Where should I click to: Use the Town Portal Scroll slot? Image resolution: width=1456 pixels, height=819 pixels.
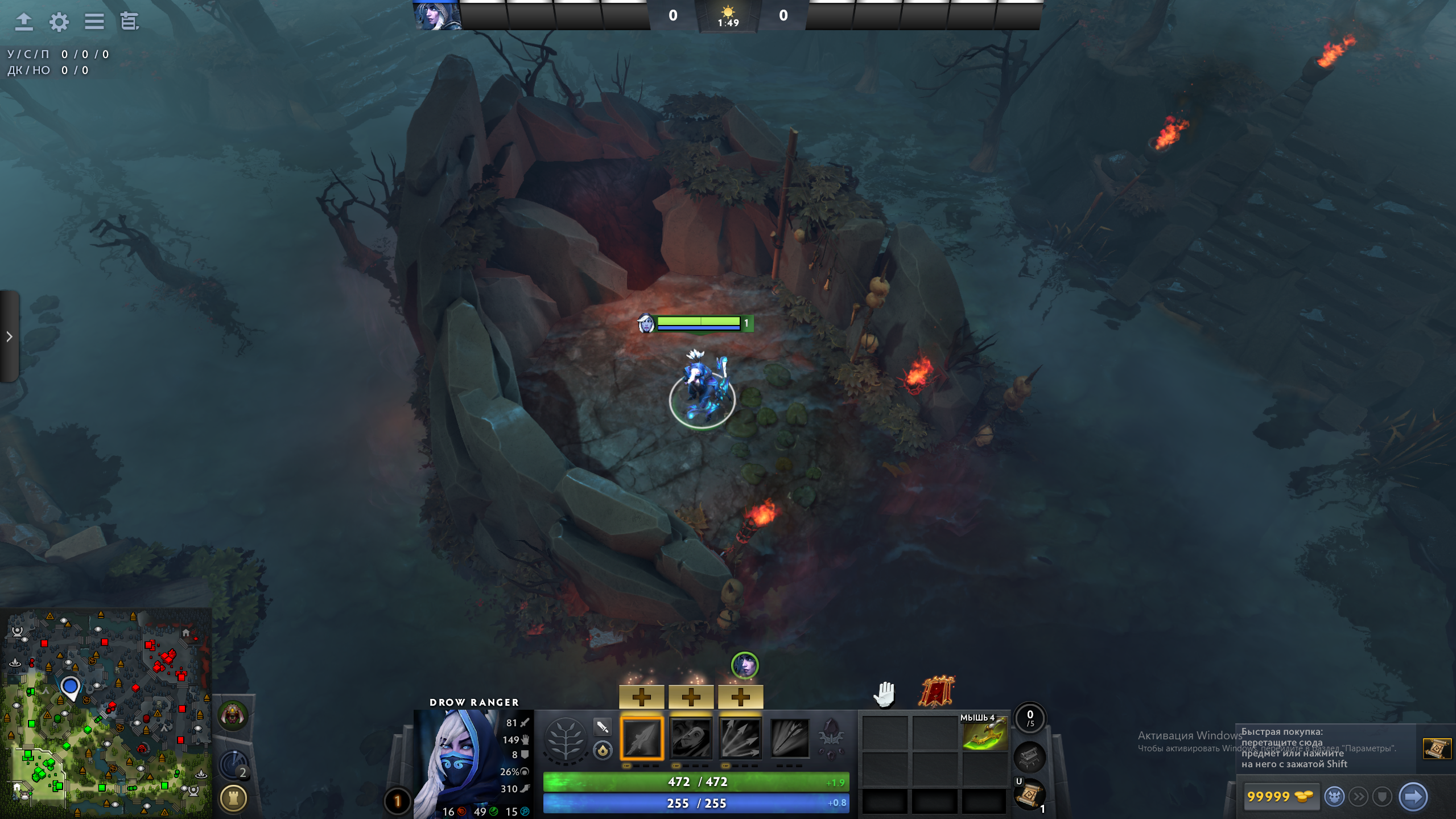coord(1029,794)
